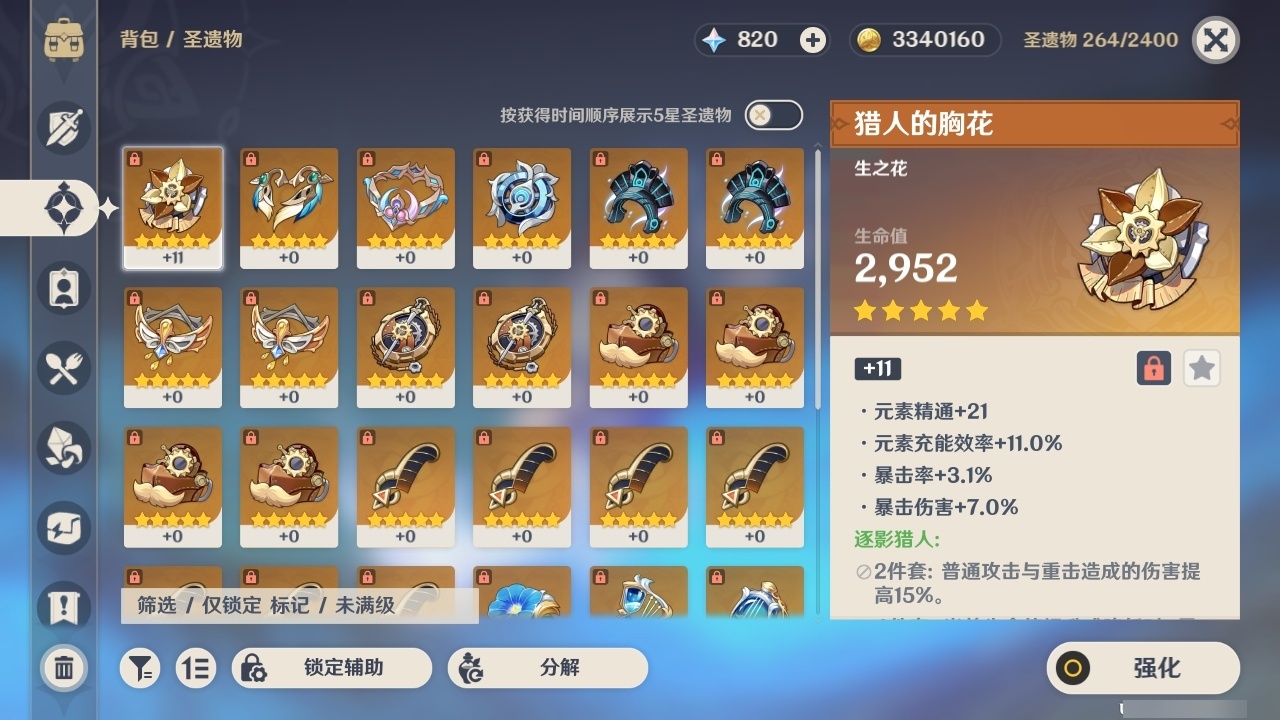Switch to the weapons inventory category
This screenshot has width=1280, height=720.
(x=63, y=128)
